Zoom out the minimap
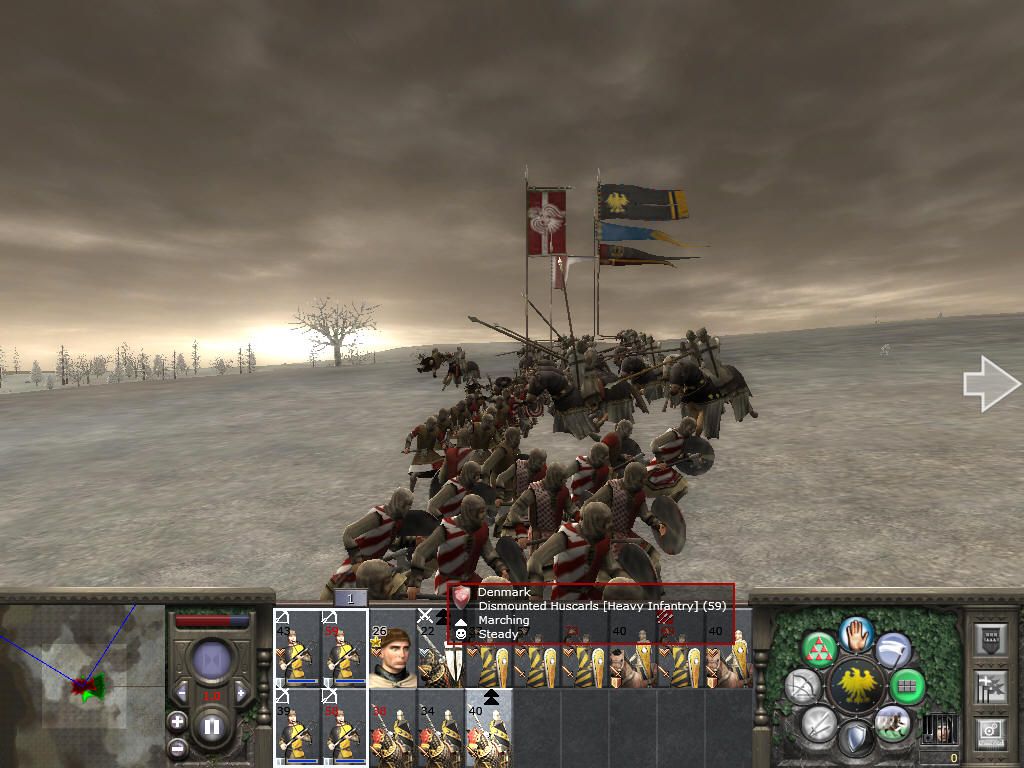1024x768 pixels. [x=177, y=747]
